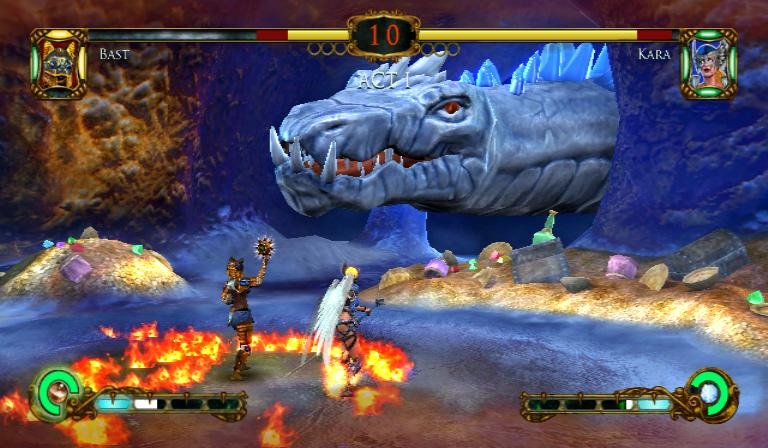Image resolution: width=768 pixels, height=448 pixels.
Task: Click Kara's green power orb
Action: pyautogui.click(x=711, y=391)
